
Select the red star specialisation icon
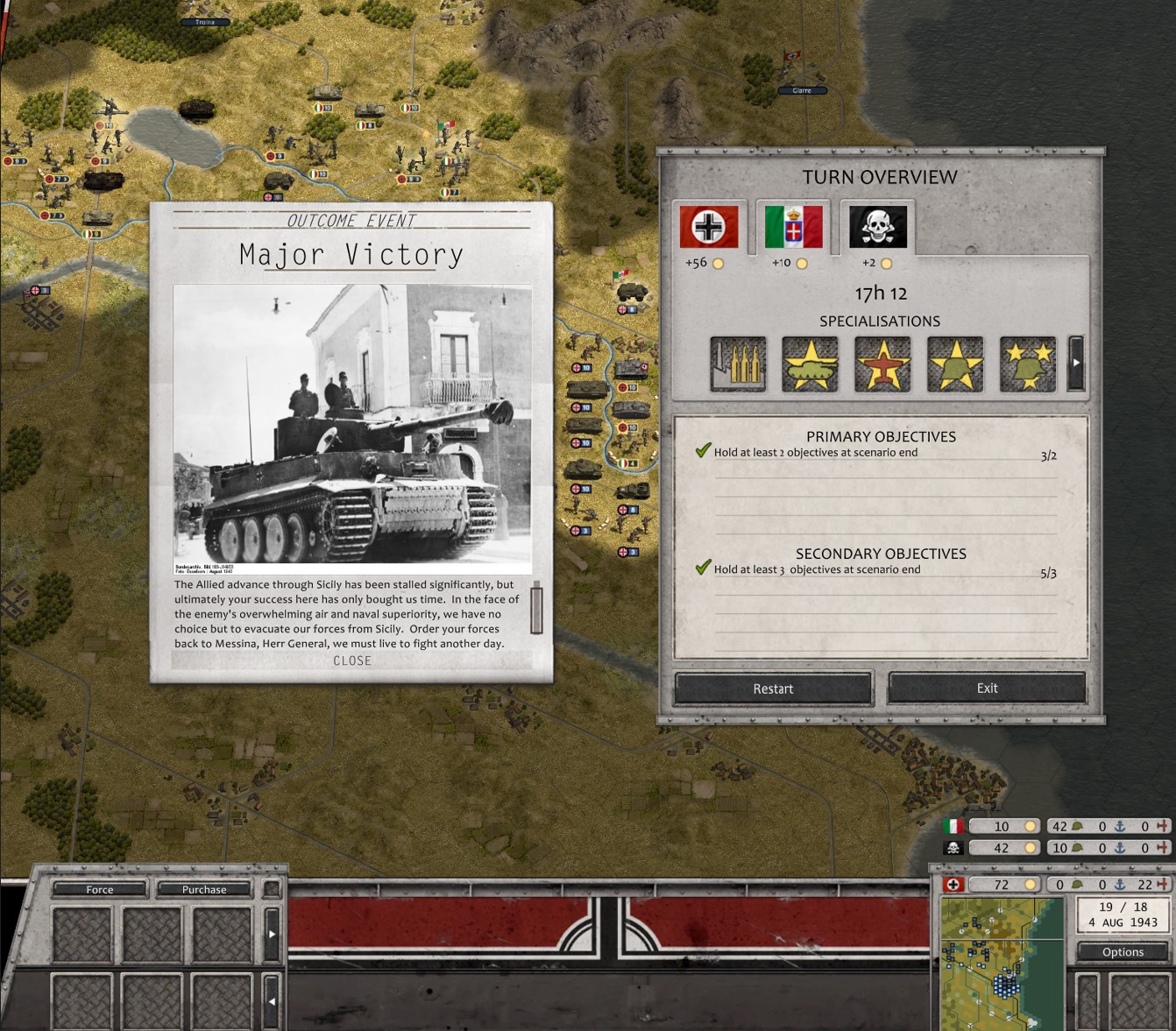(882, 364)
